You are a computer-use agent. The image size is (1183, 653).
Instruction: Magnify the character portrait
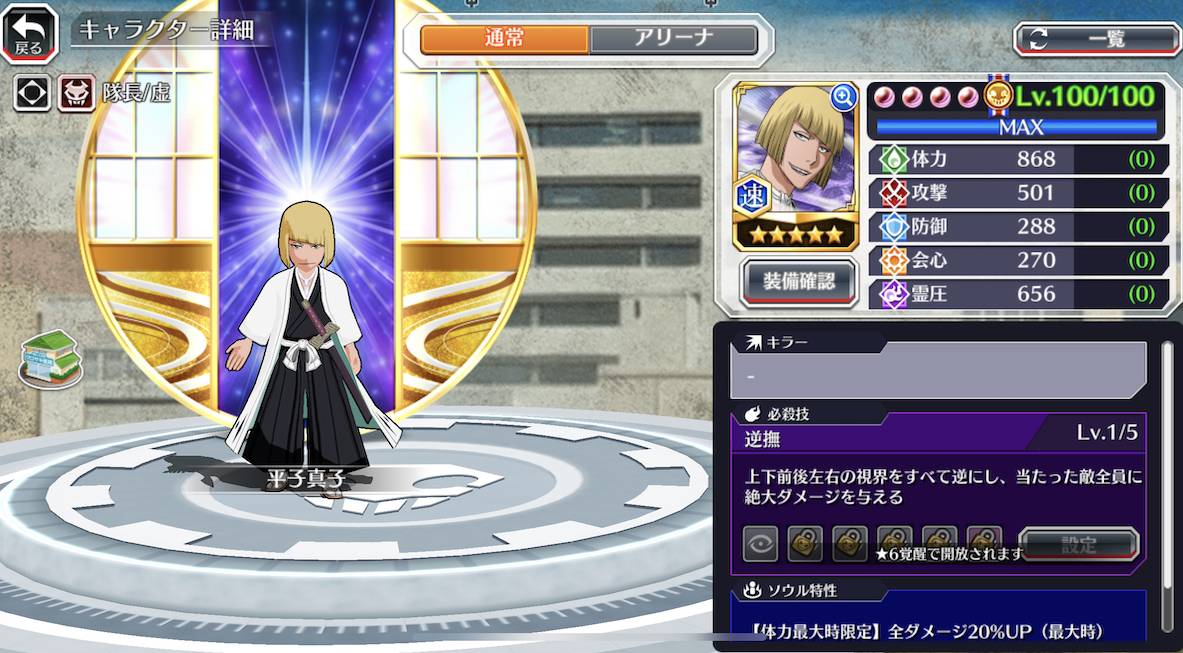click(843, 97)
